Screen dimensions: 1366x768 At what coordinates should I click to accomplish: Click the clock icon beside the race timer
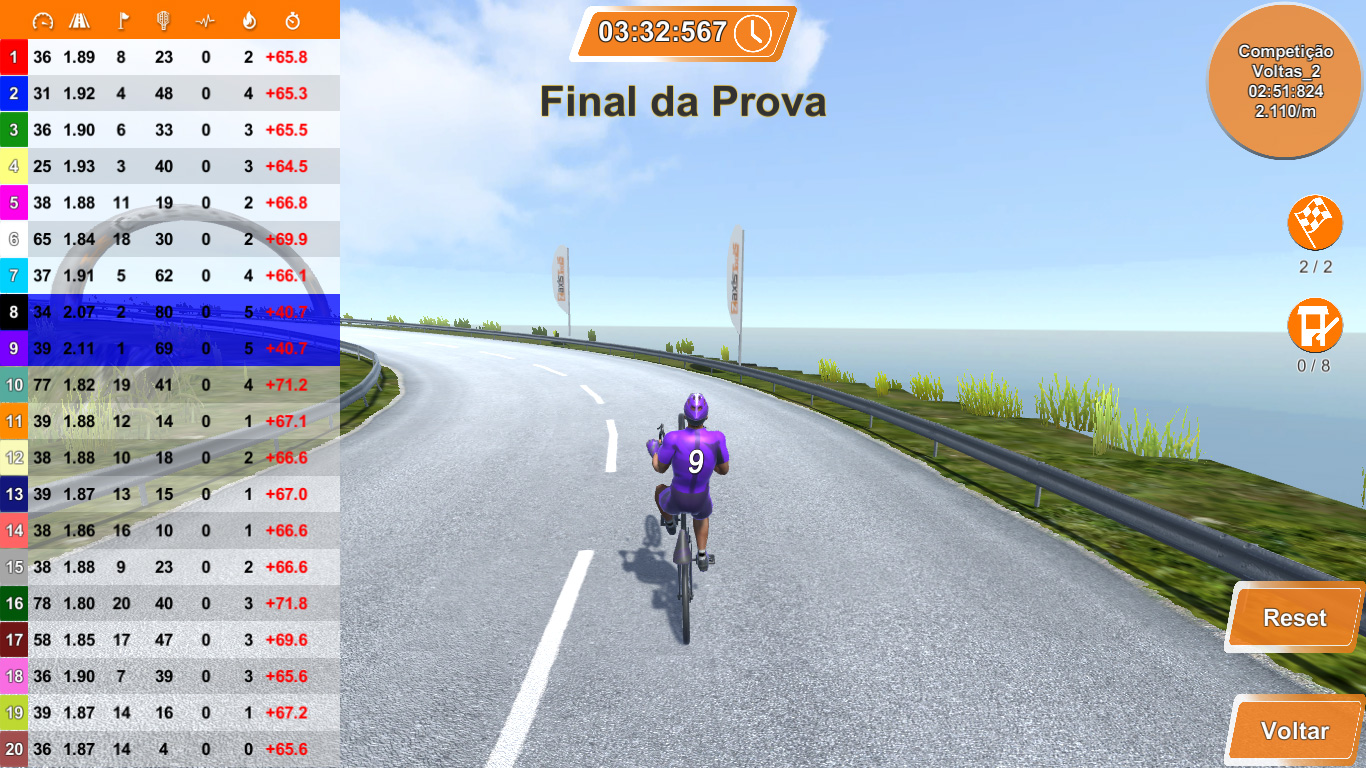[753, 31]
